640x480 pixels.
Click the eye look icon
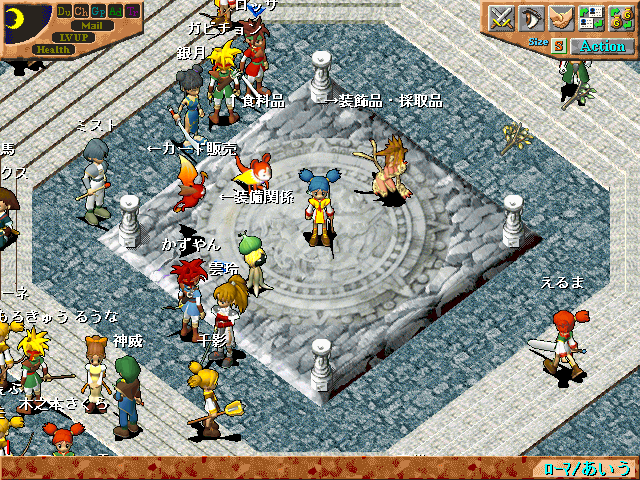pyautogui.click(x=531, y=17)
